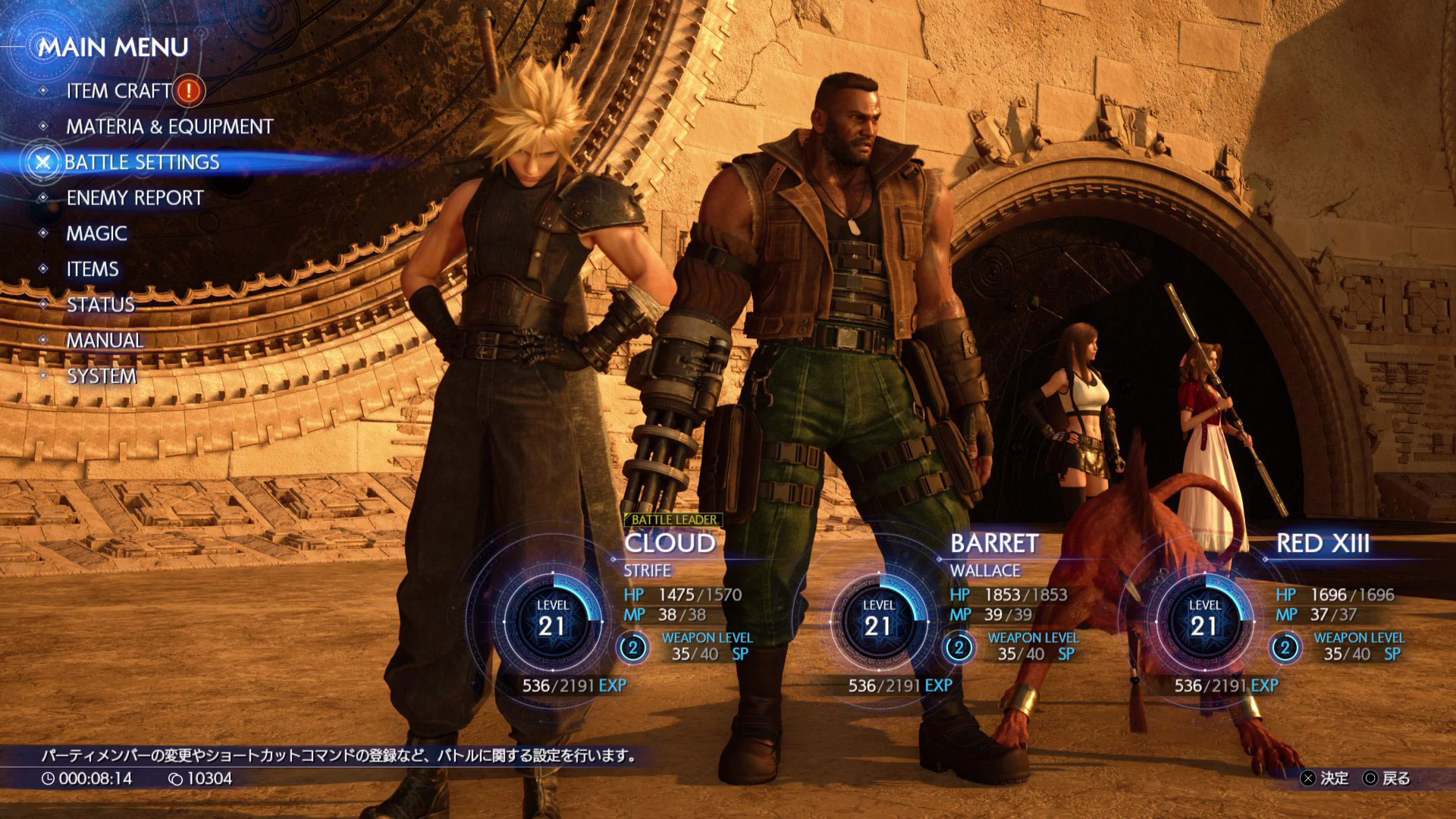Open the Status screen
This screenshot has height=819, width=1456.
coord(100,305)
